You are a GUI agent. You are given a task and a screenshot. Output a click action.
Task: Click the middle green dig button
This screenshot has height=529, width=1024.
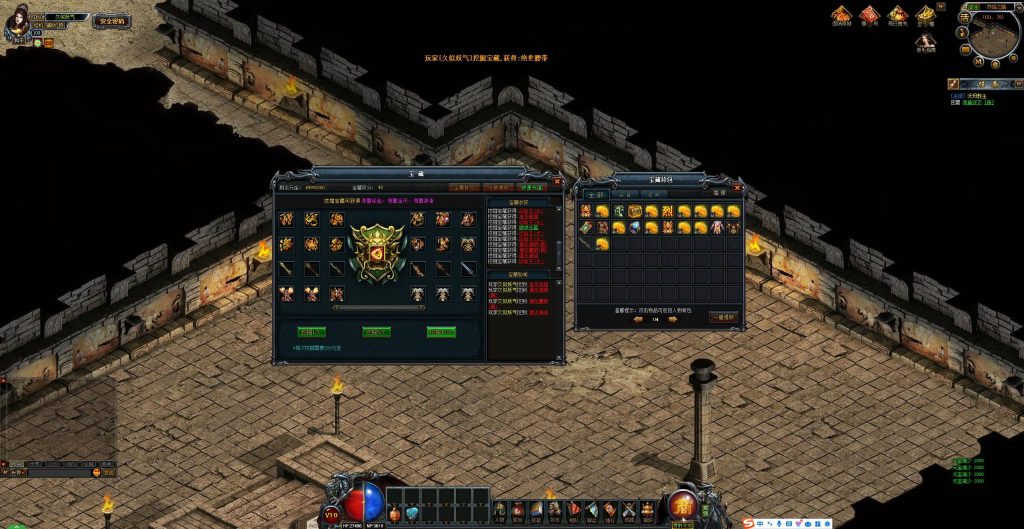376,331
